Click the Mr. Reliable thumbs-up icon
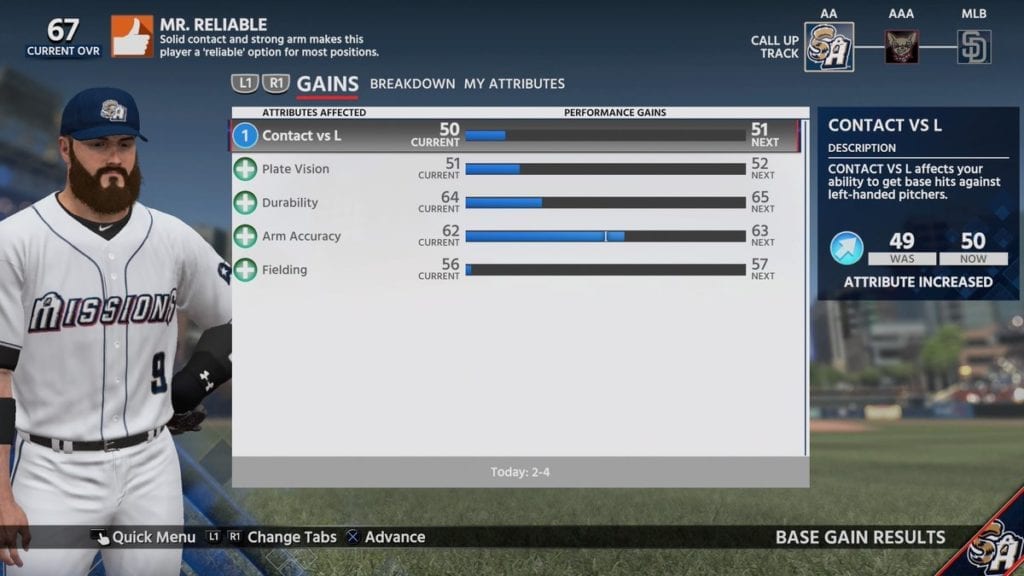The height and width of the screenshot is (576, 1024). pyautogui.click(x=132, y=36)
